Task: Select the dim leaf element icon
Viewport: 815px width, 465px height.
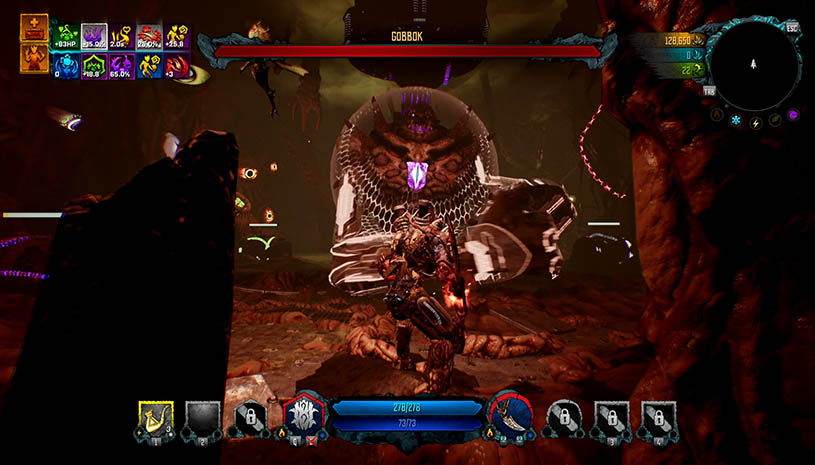Action: (x=774, y=122)
